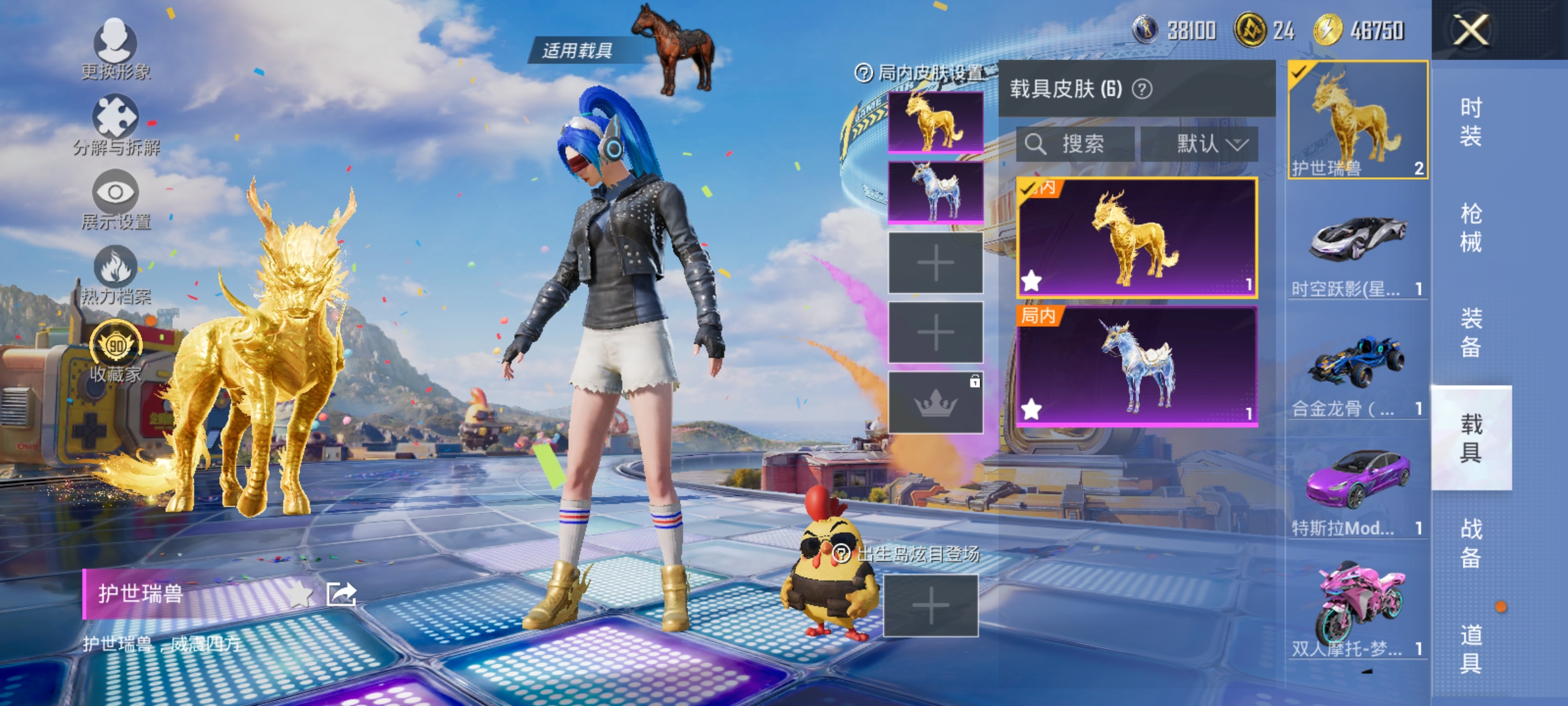Open 展示设置 display settings

pos(115,196)
